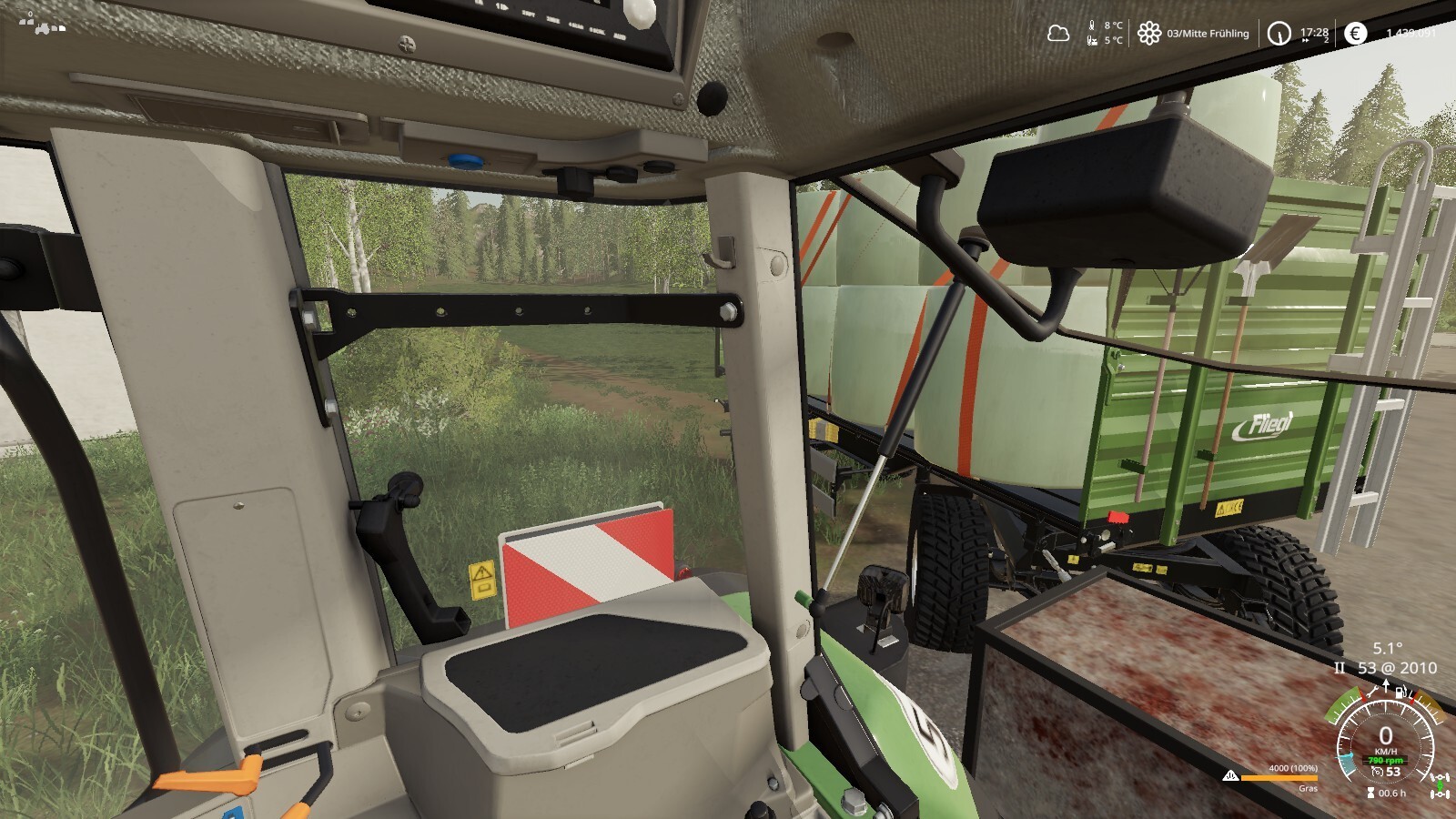Click the fuel pump gauge icon
This screenshot has width=1456, height=819.
(x=1401, y=693)
